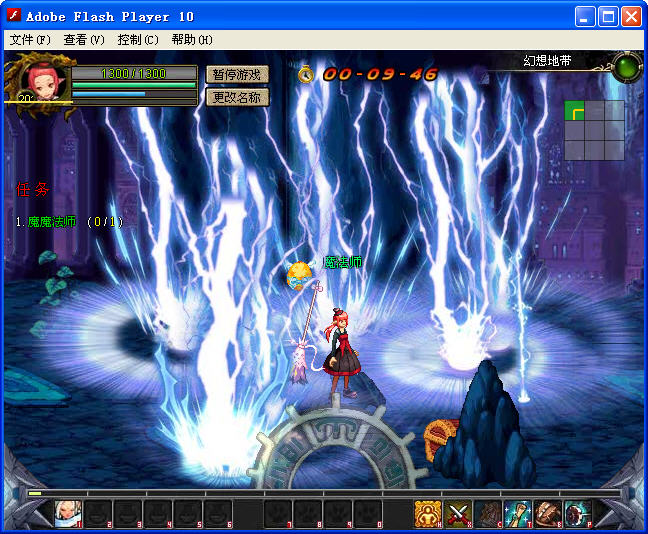
Task: Open the 文件(F) menu
Action: tap(29, 40)
